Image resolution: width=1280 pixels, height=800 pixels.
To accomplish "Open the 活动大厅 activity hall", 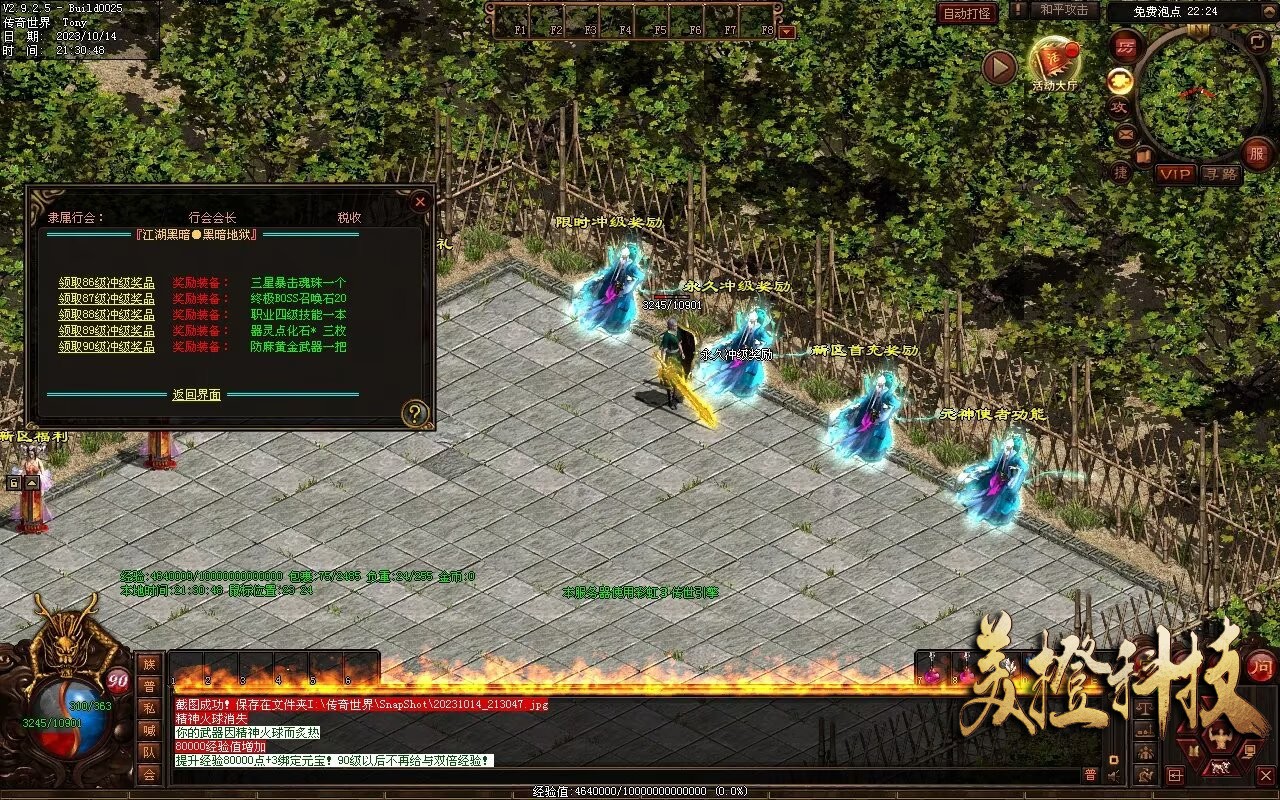I will click(1054, 63).
